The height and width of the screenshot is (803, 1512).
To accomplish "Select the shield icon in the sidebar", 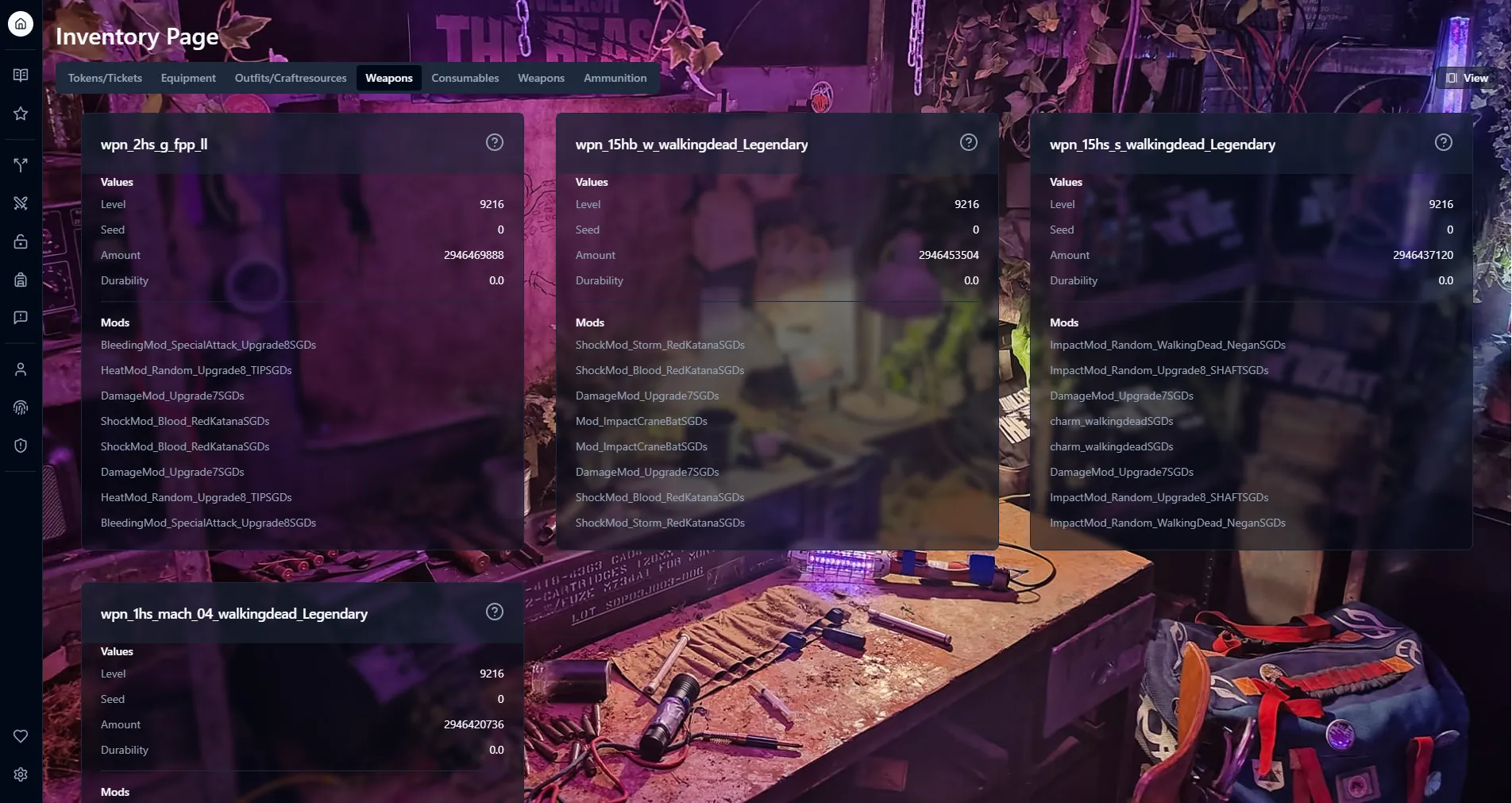I will [x=20, y=446].
